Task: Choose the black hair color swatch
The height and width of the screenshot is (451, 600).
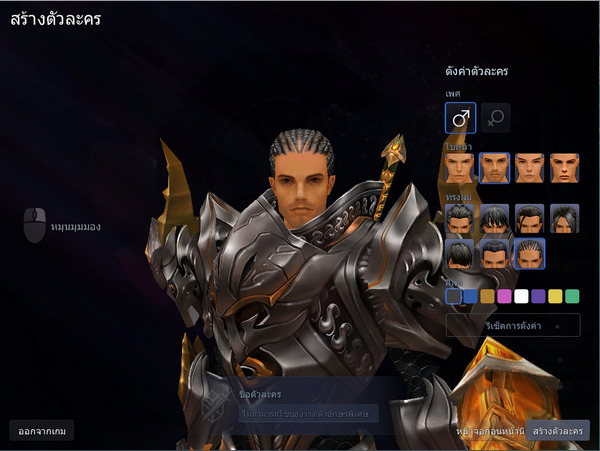Action: click(453, 296)
